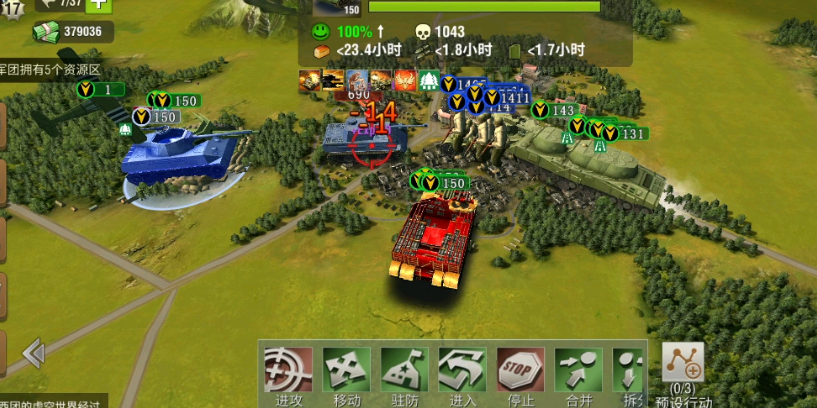Expand the left-edge double-arrow panel
The image size is (817, 408).
click(33, 353)
